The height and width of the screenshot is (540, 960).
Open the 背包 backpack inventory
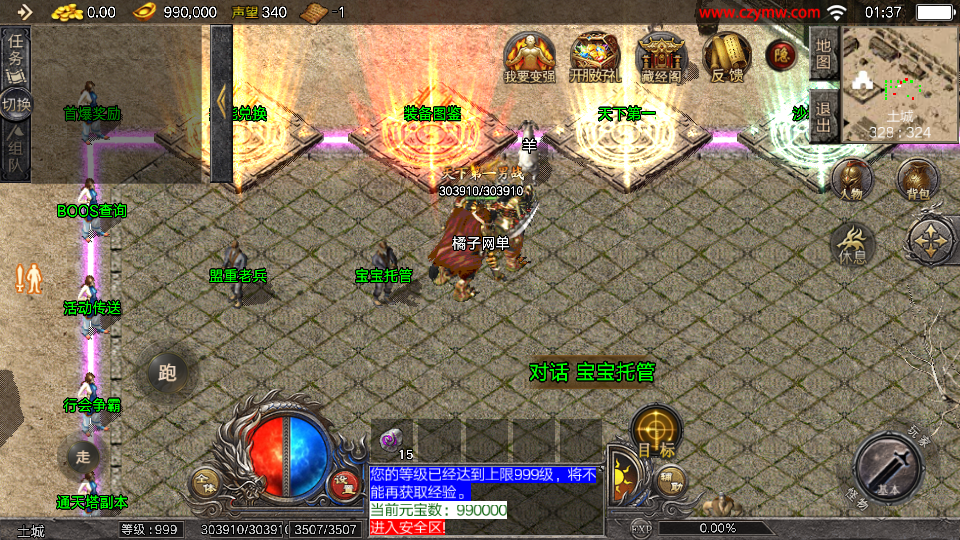click(916, 180)
